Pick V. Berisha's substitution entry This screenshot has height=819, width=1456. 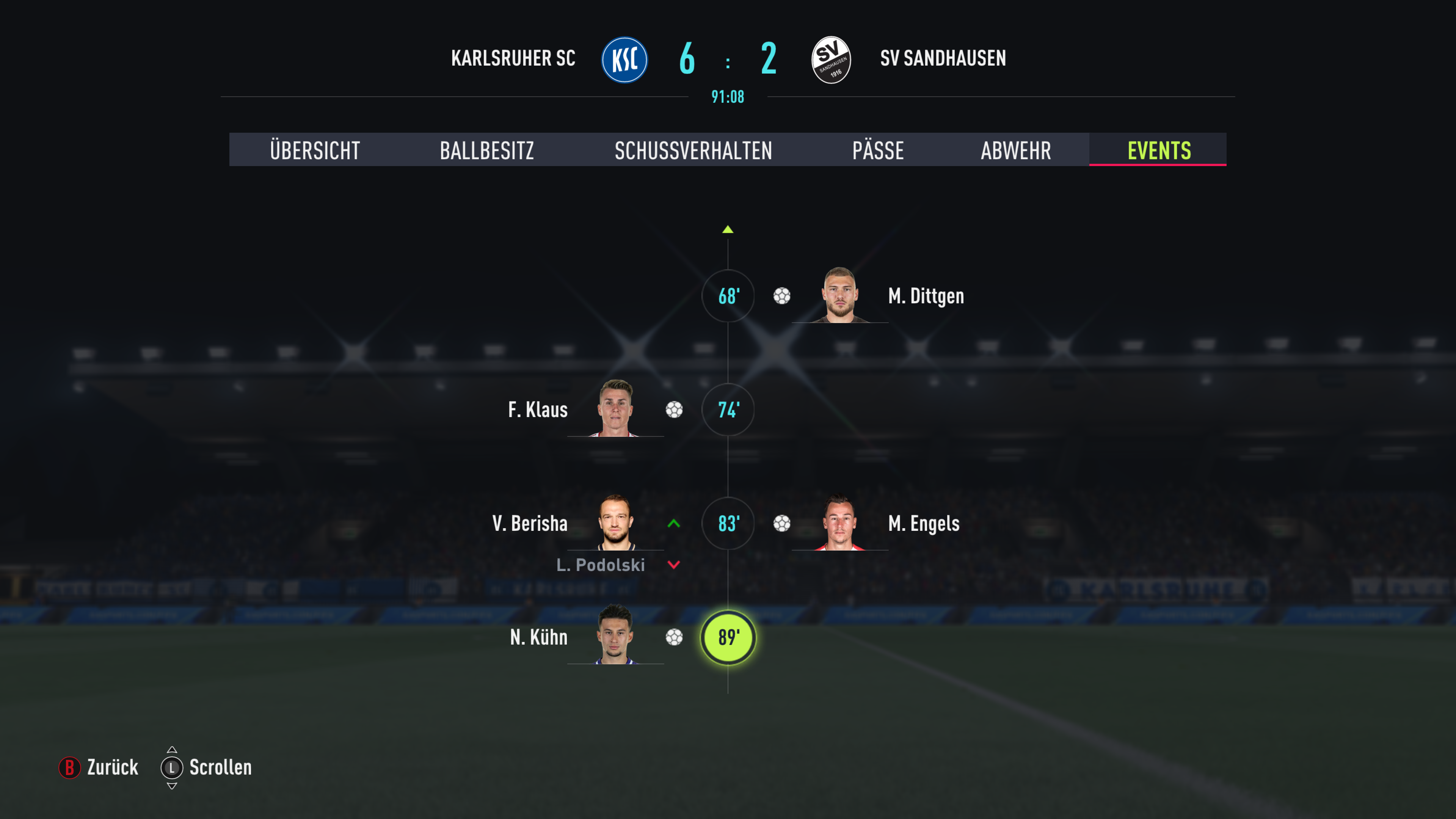pyautogui.click(x=530, y=523)
